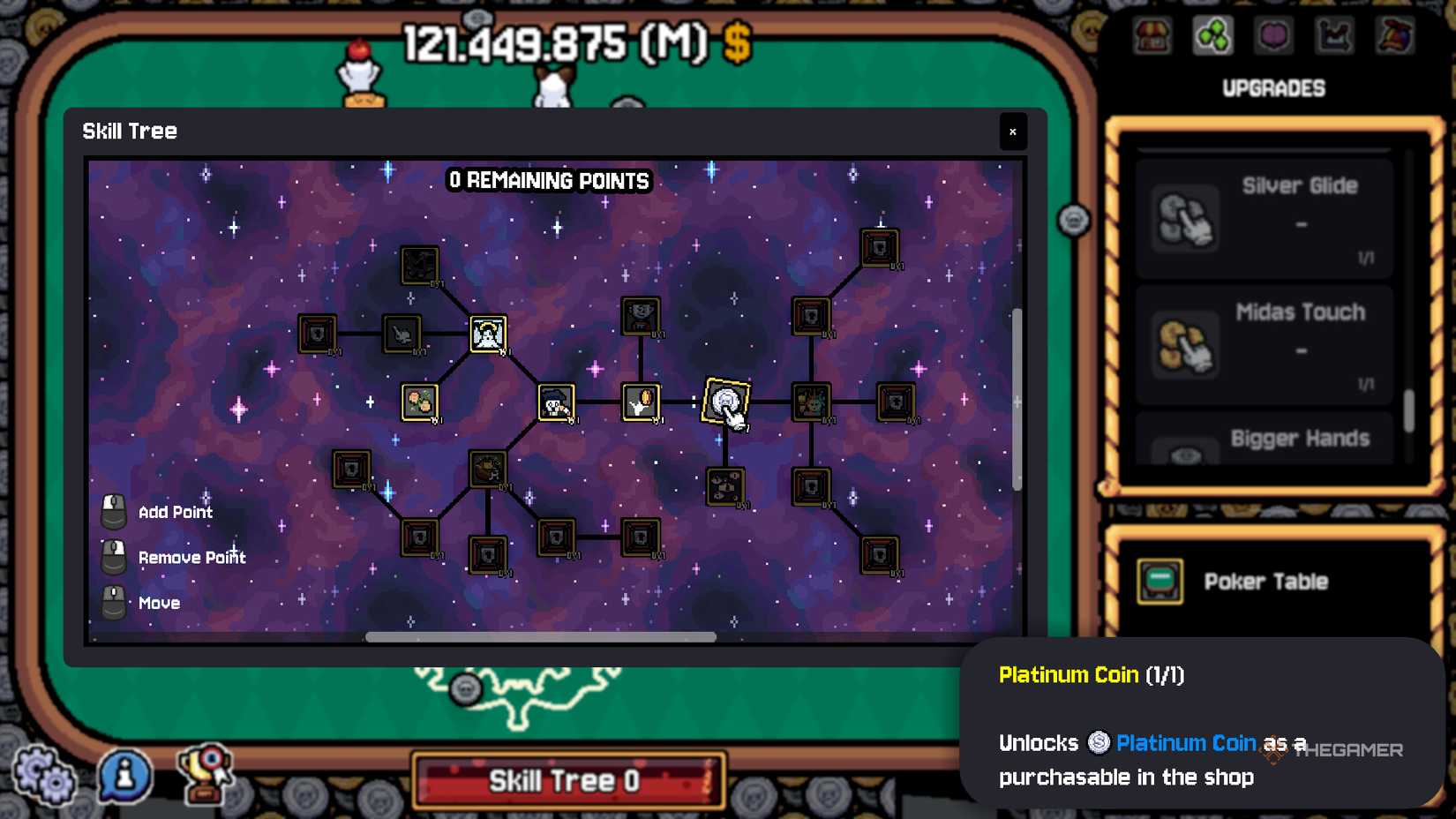Open the Shop tab icon in the sidebar
Screen dimensions: 1456x819
tap(1152, 37)
